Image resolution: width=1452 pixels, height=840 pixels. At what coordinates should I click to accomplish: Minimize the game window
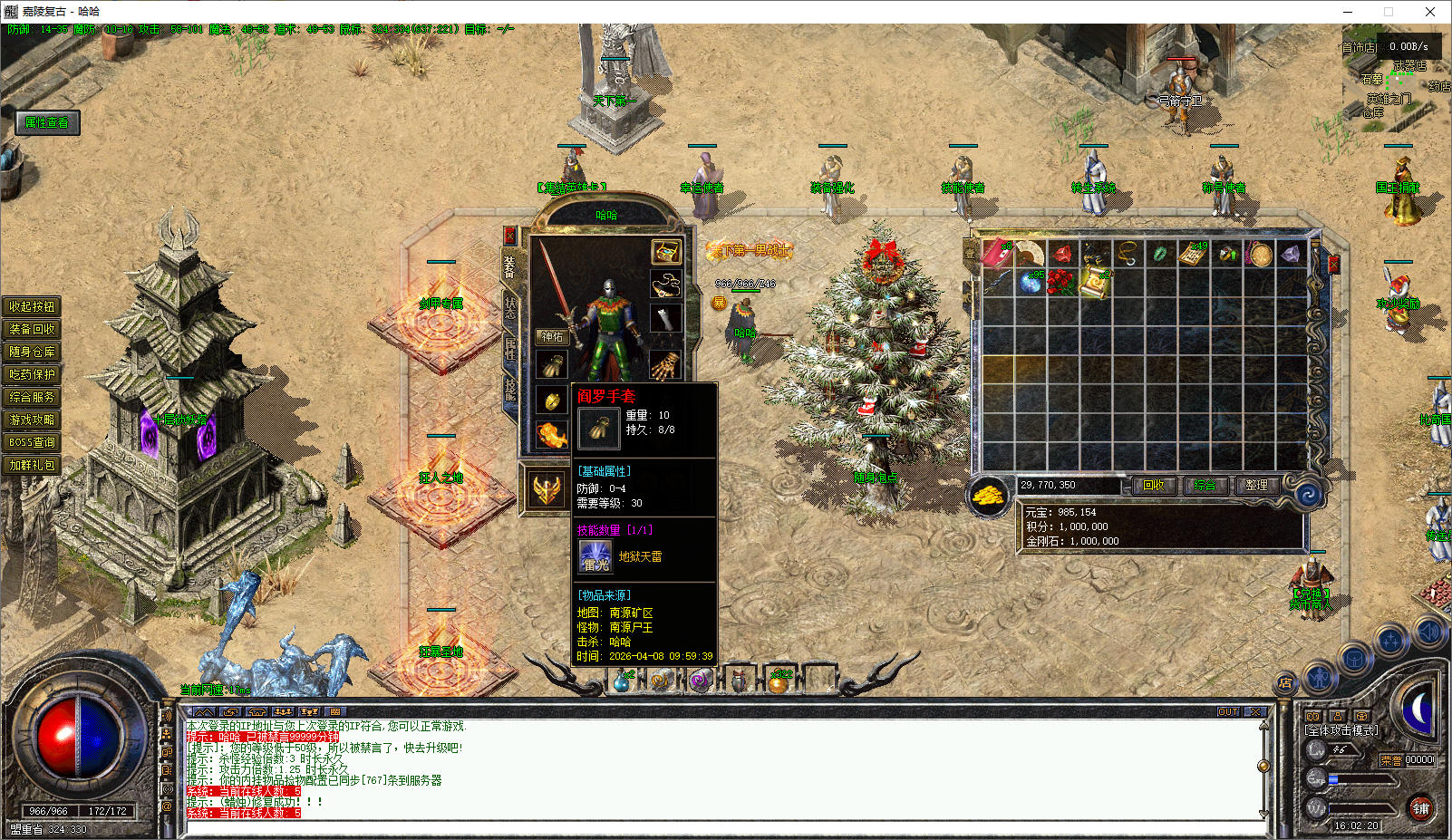point(1348,12)
